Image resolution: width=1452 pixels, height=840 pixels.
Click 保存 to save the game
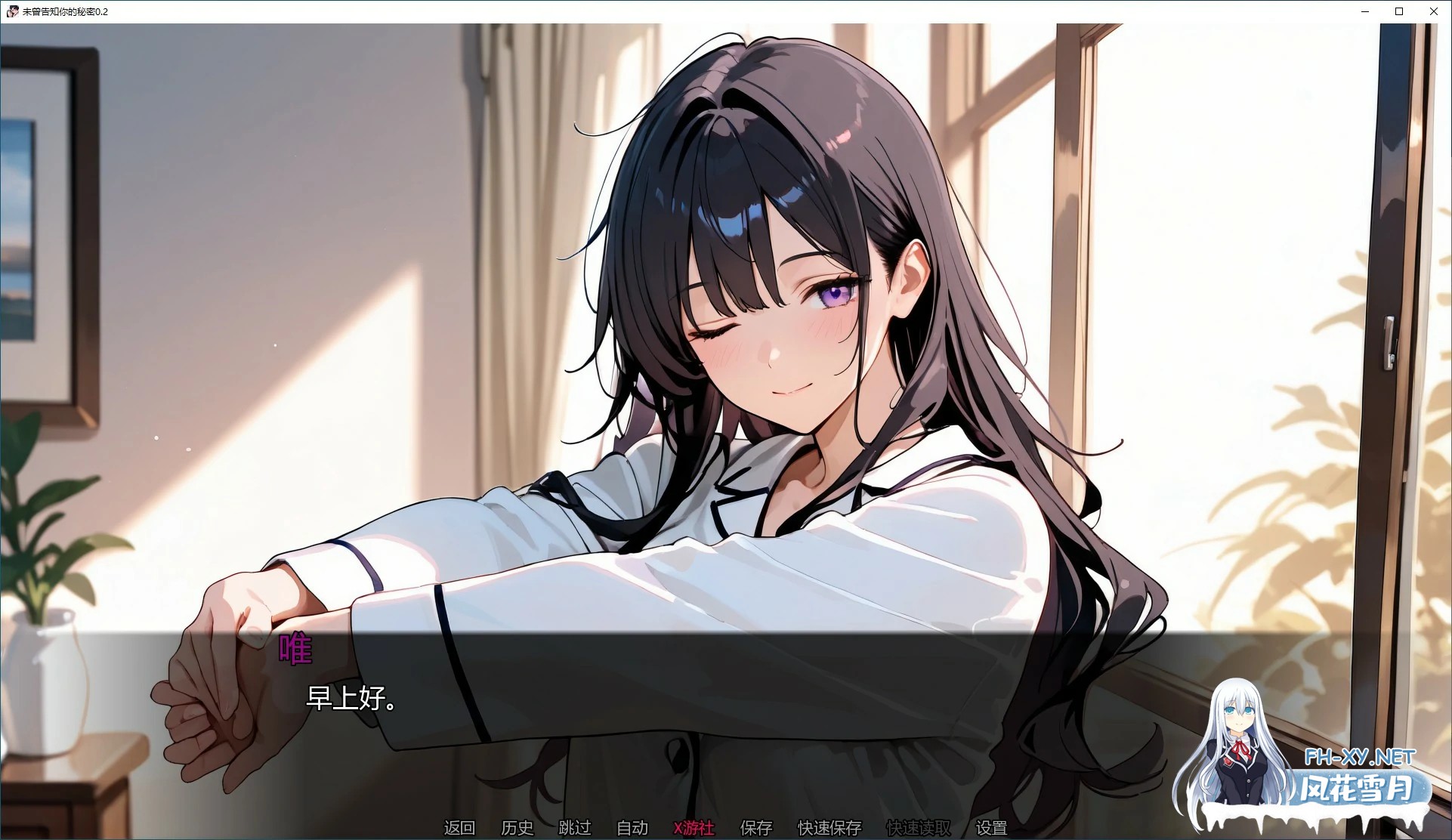click(755, 828)
